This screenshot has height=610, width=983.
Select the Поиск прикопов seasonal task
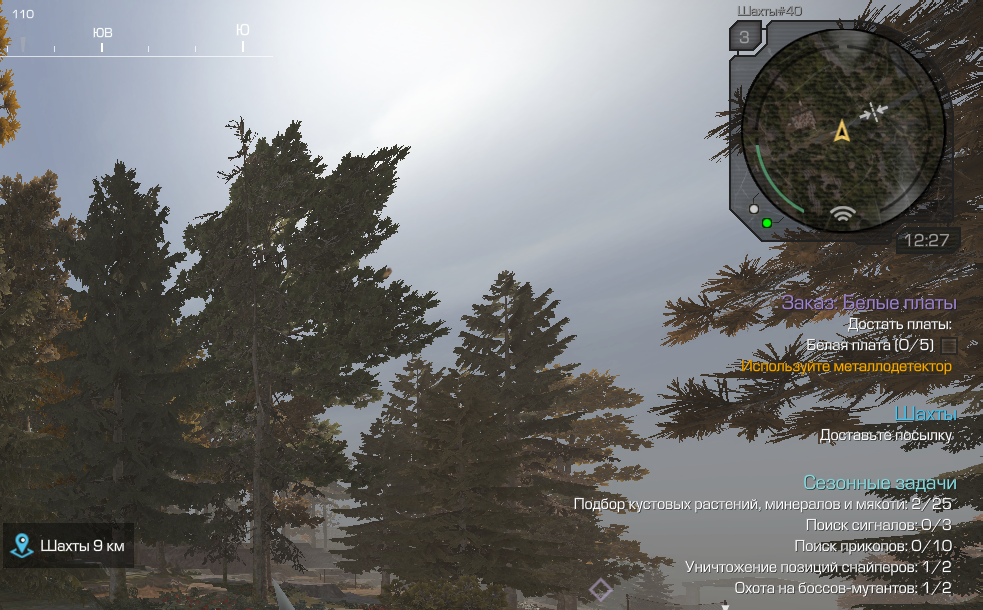tap(872, 546)
